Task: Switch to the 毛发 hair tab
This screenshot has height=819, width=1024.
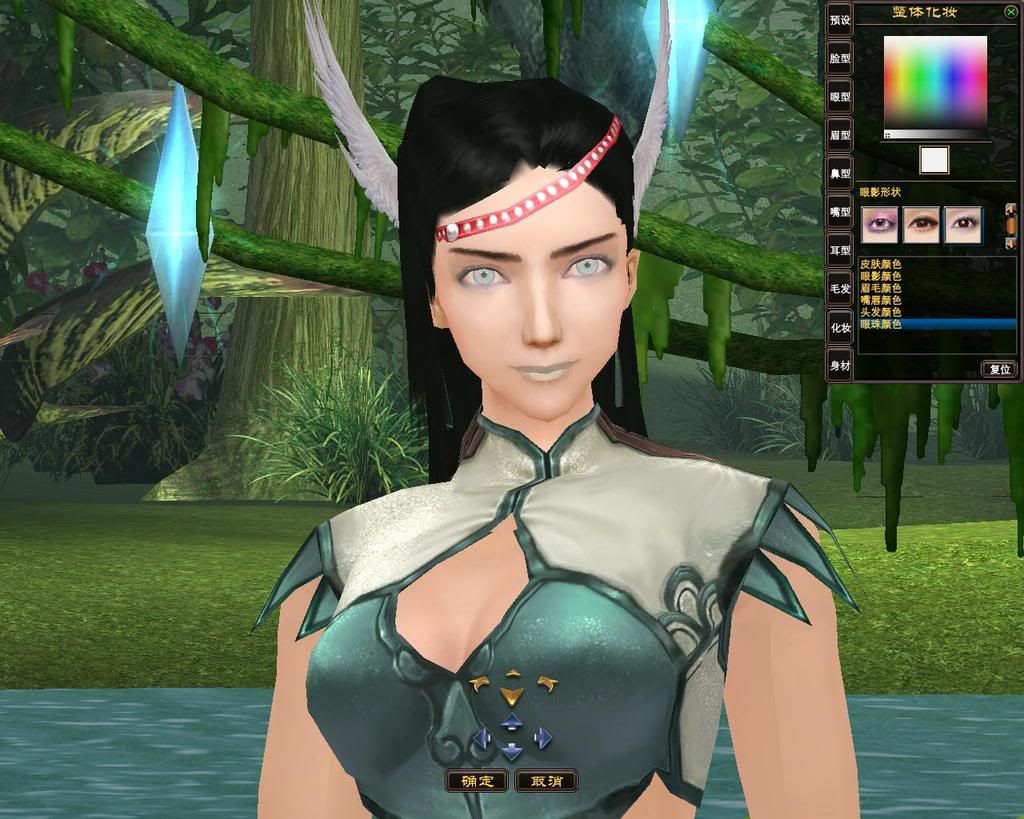Action: tap(840, 289)
